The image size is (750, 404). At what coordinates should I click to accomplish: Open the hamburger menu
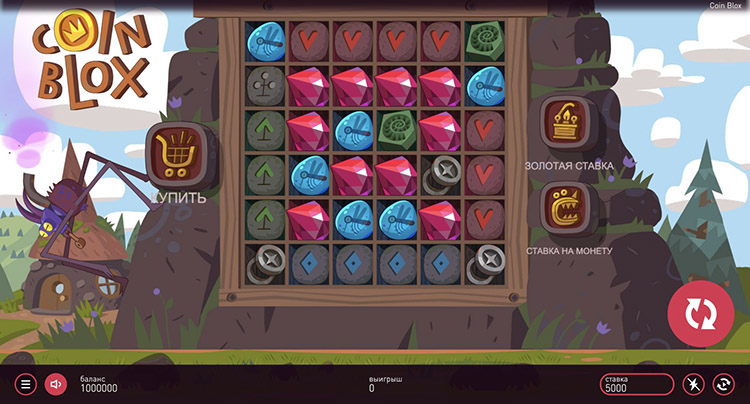[x=27, y=383]
